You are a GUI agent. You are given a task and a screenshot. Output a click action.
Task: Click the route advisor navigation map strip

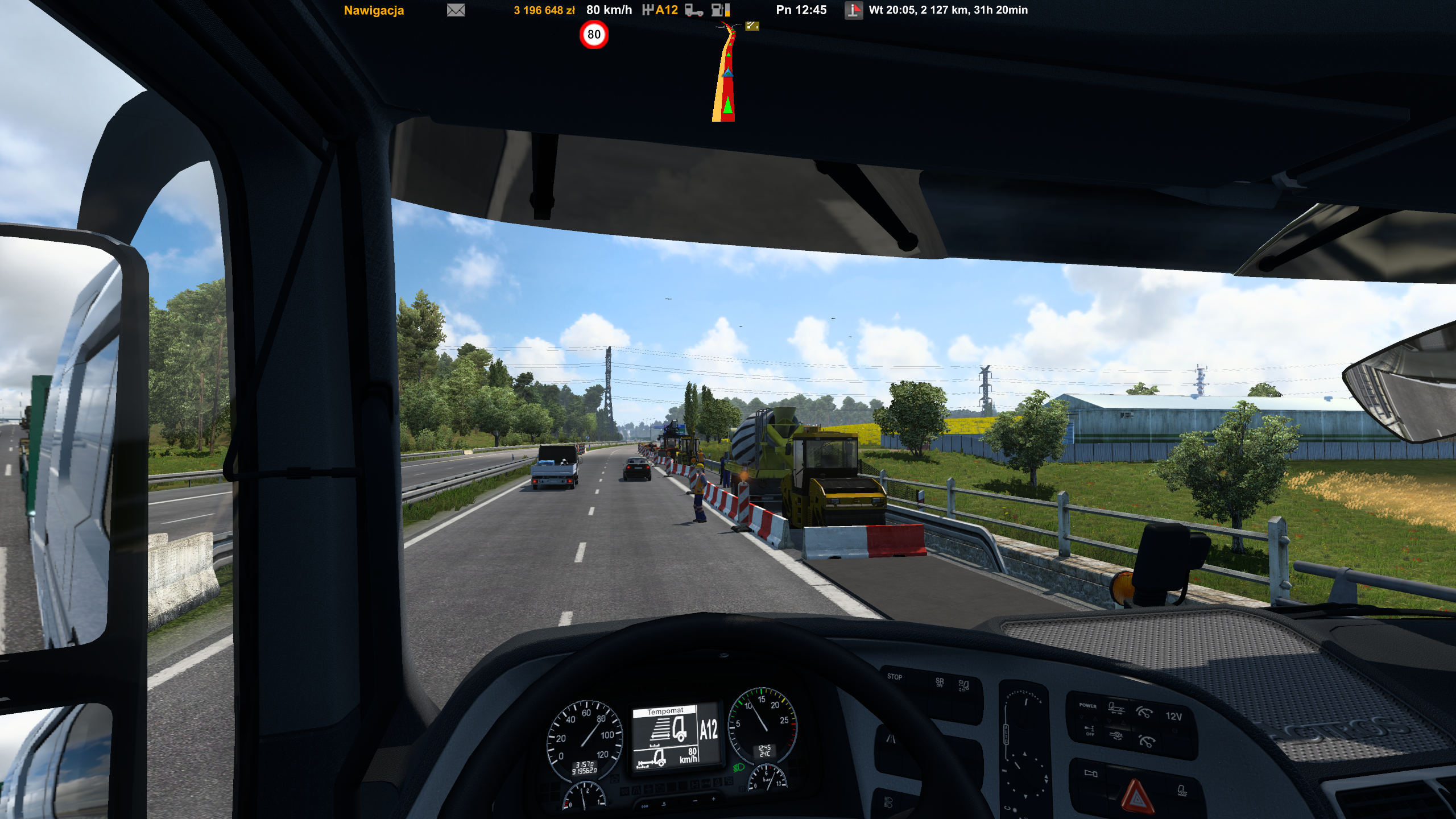coord(725,74)
